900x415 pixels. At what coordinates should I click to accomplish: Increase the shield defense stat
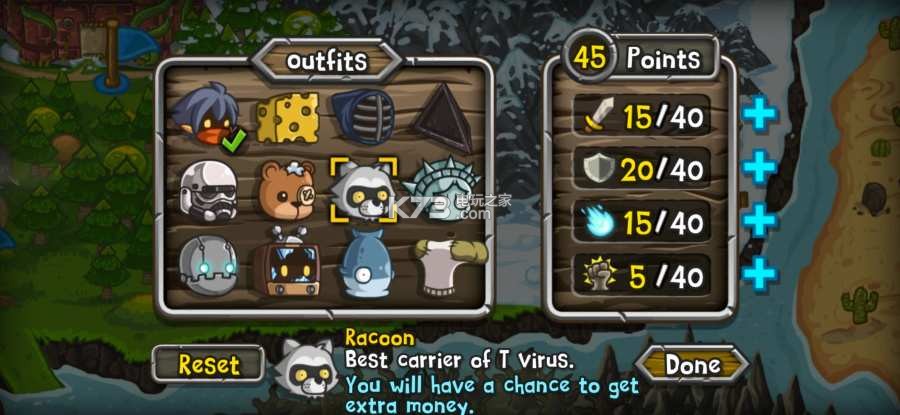point(760,168)
